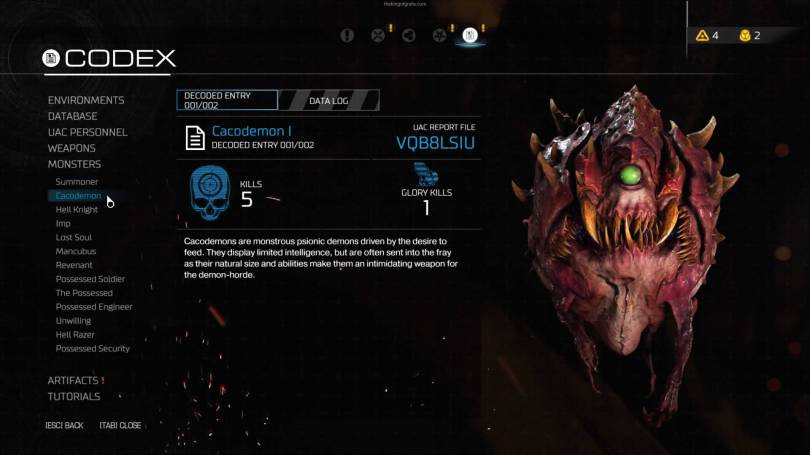Select the Unwilling entry
This screenshot has height=455, width=810.
[x=73, y=321]
